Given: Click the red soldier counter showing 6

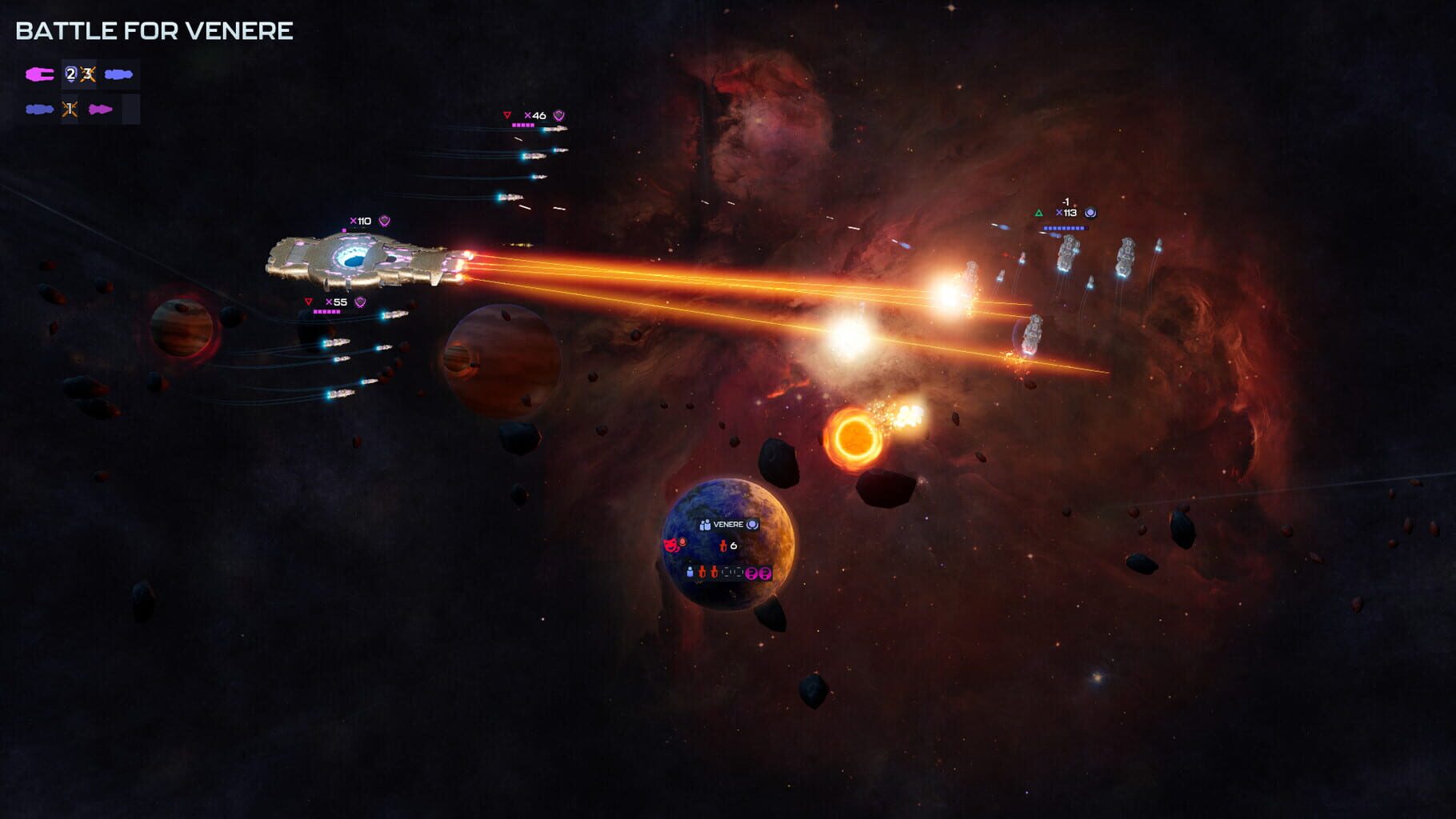Looking at the screenshot, I should pos(728,546).
